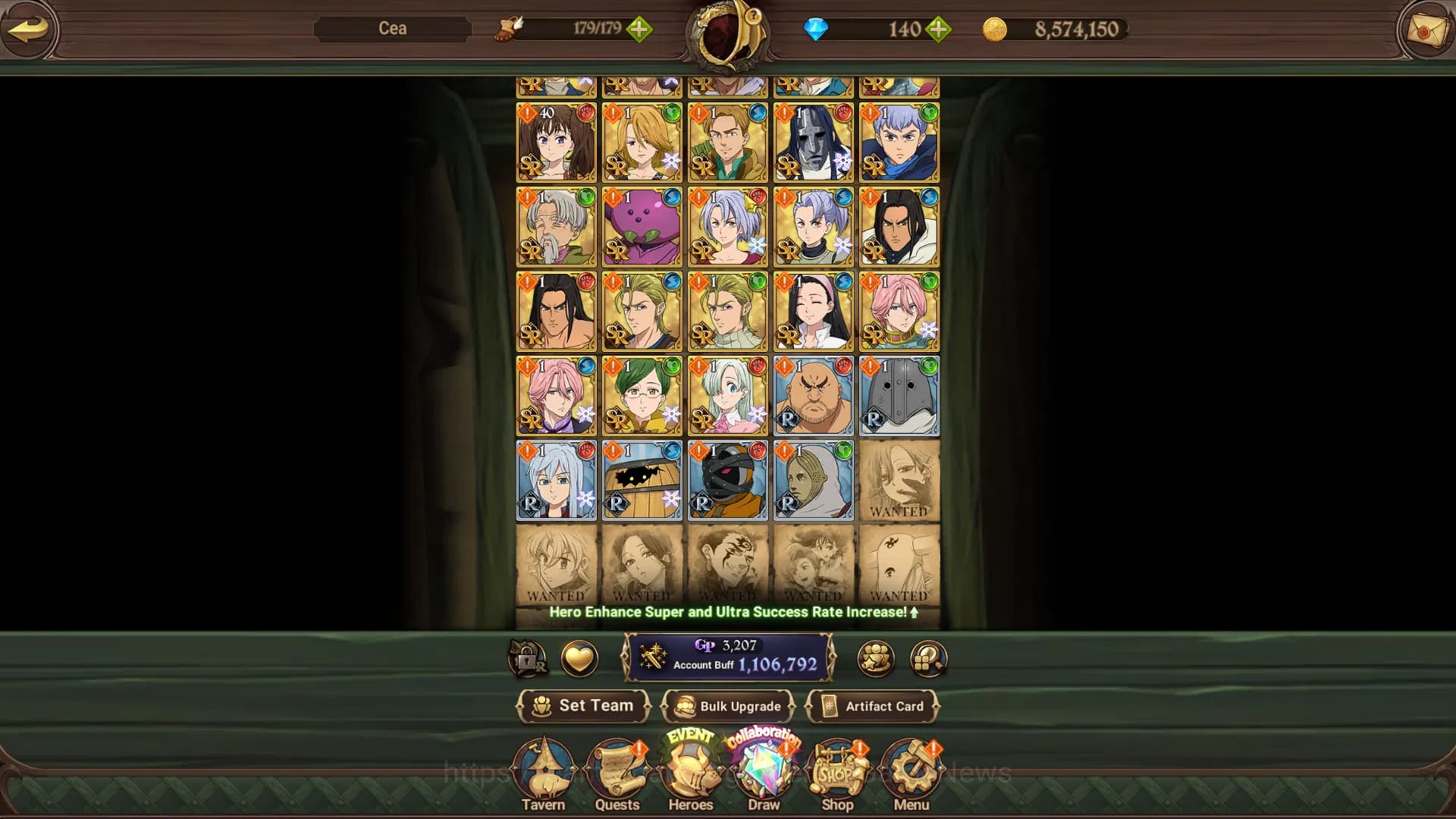Image resolution: width=1456 pixels, height=819 pixels.
Task: Tap the hero search magnifier icon
Action: coord(927,658)
